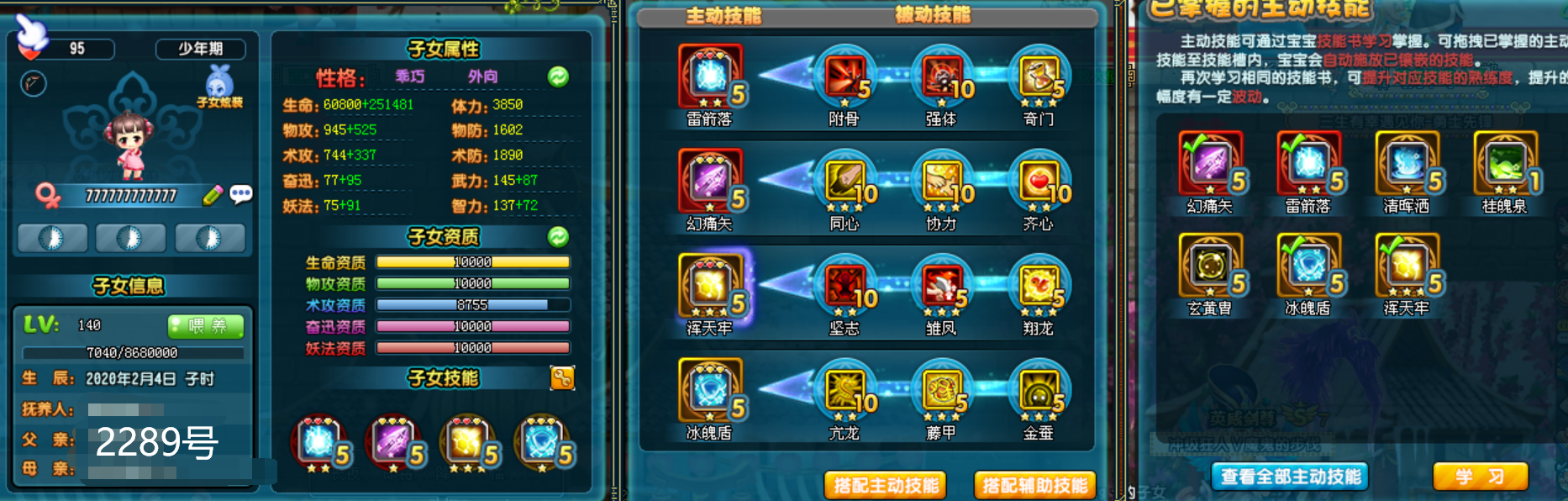Image resolution: width=1568 pixels, height=501 pixels.
Task: Open the speech bubble chat icon
Action: pyautogui.click(x=241, y=195)
